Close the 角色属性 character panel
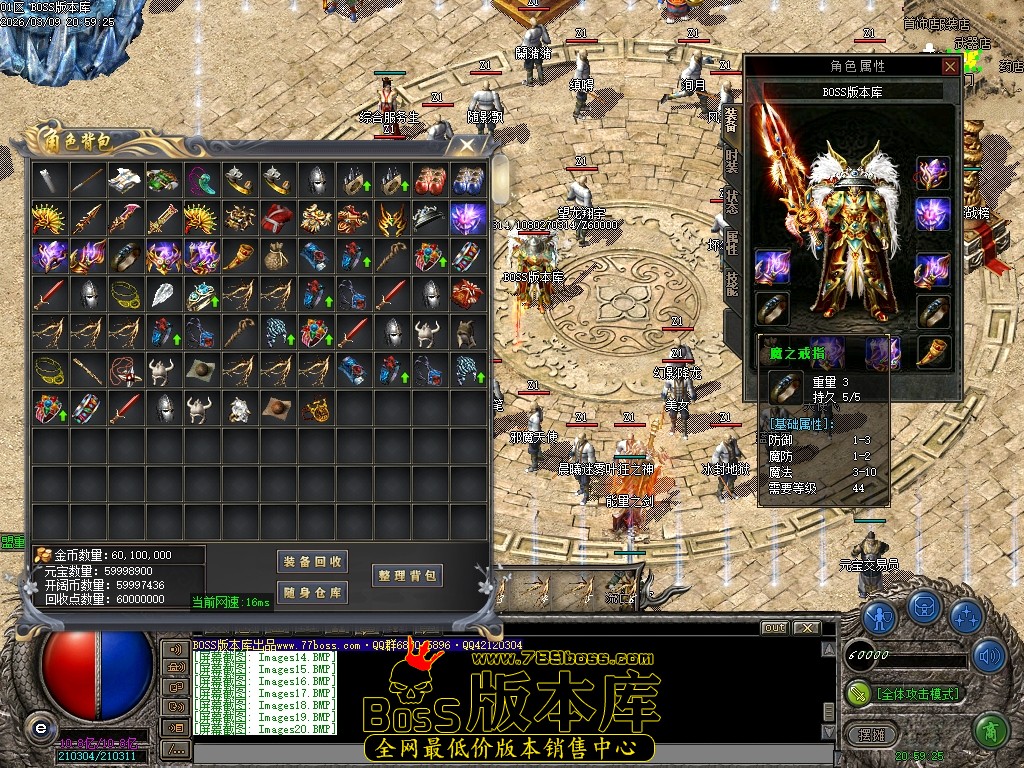This screenshot has width=1024, height=768. (x=950, y=66)
